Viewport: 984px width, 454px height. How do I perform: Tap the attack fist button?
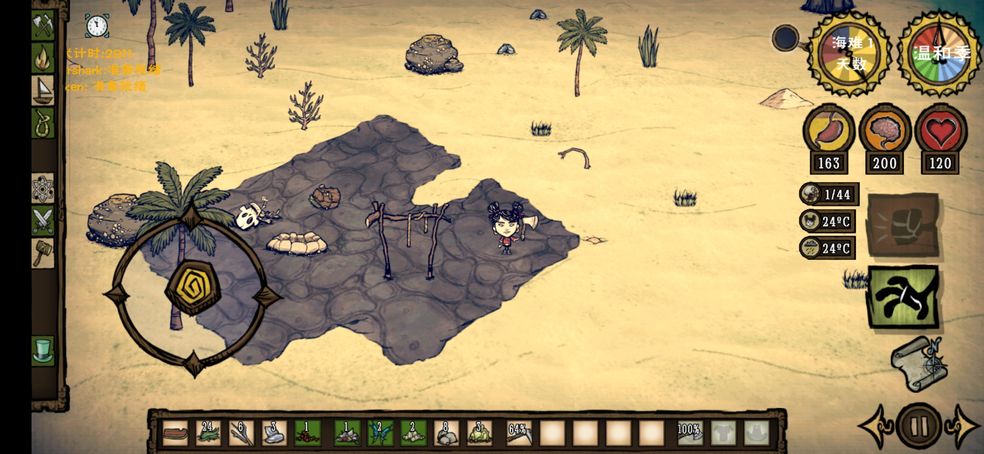[x=902, y=225]
